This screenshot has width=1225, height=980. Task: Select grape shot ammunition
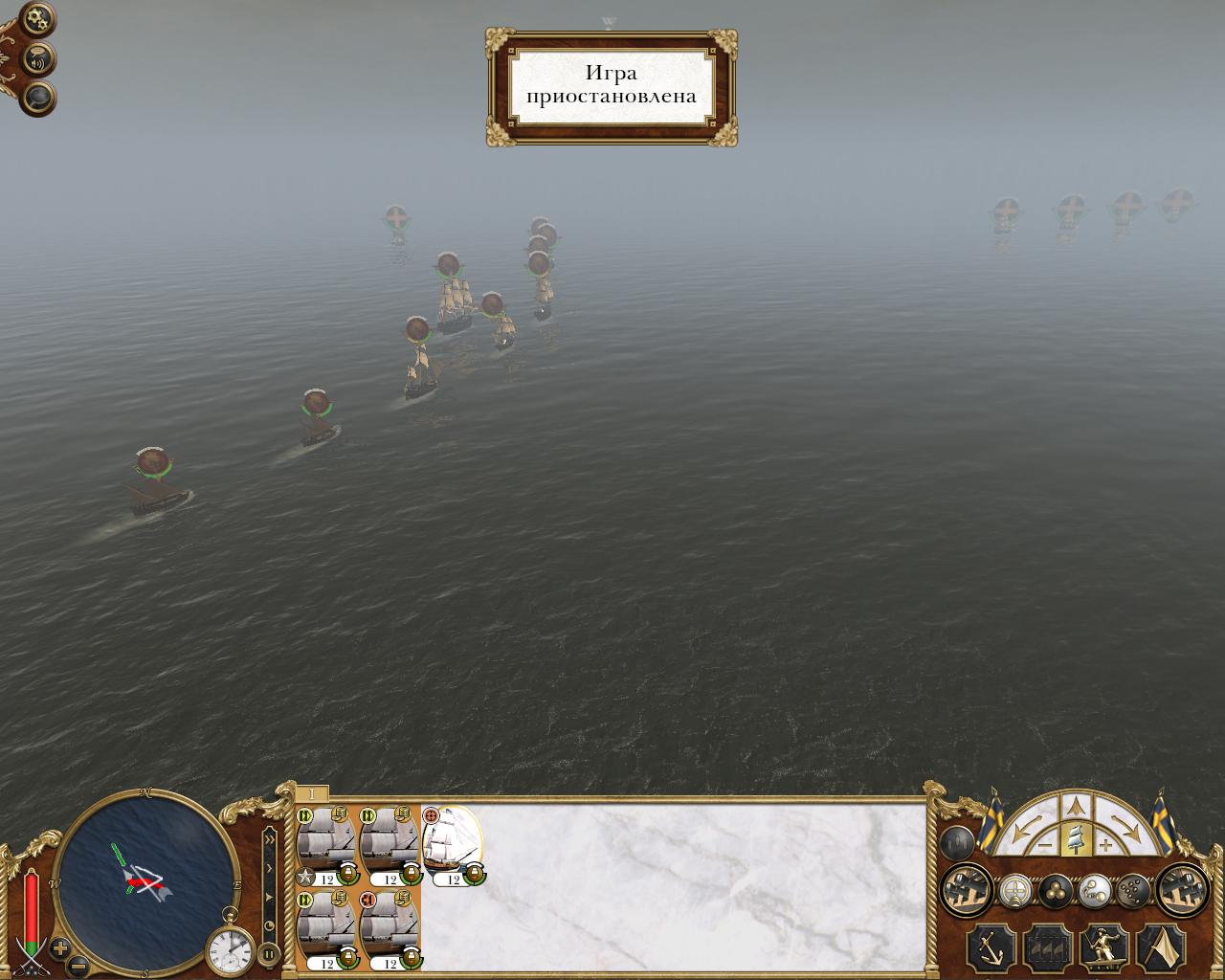point(1131,891)
